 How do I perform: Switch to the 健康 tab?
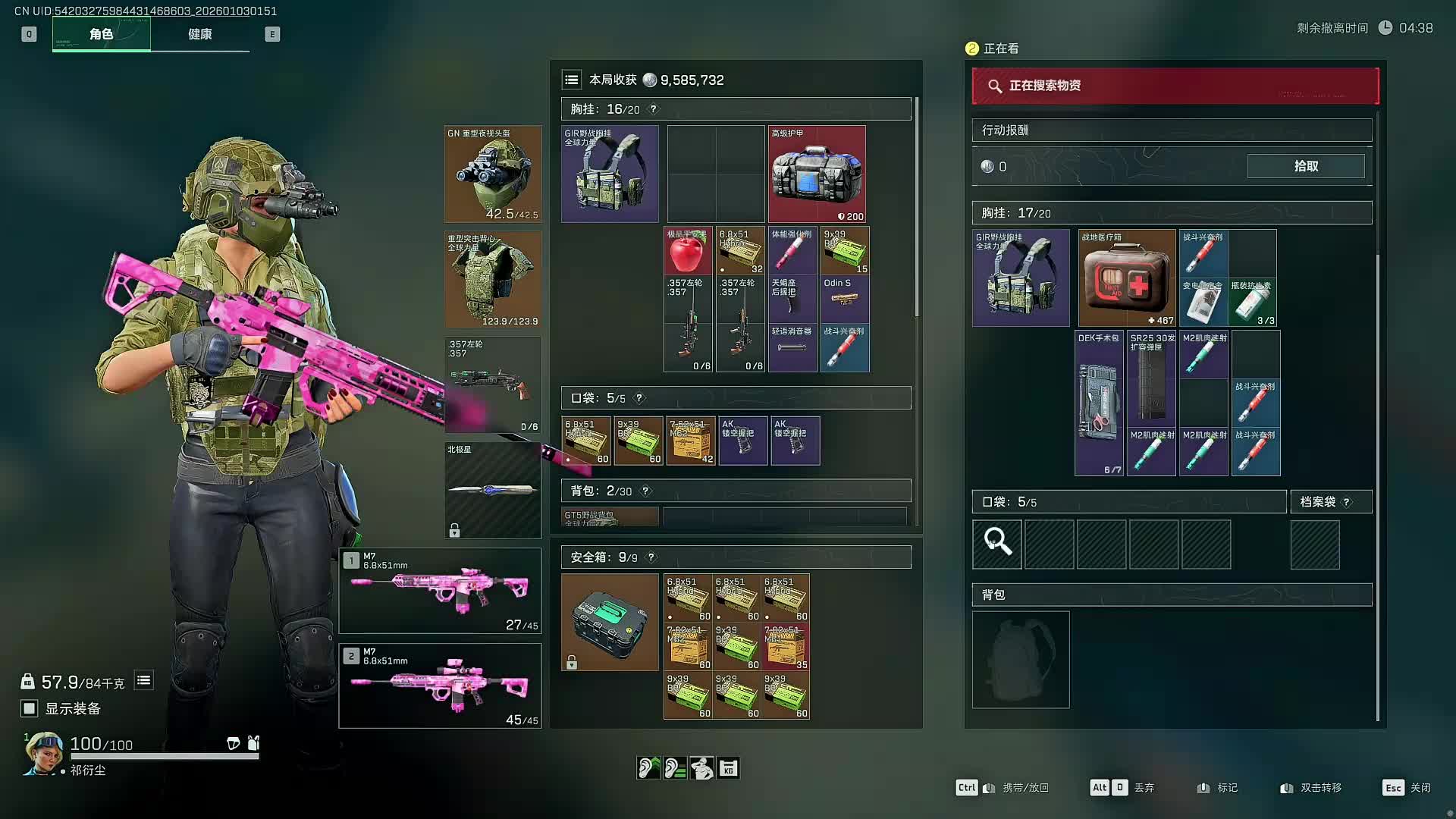click(199, 34)
